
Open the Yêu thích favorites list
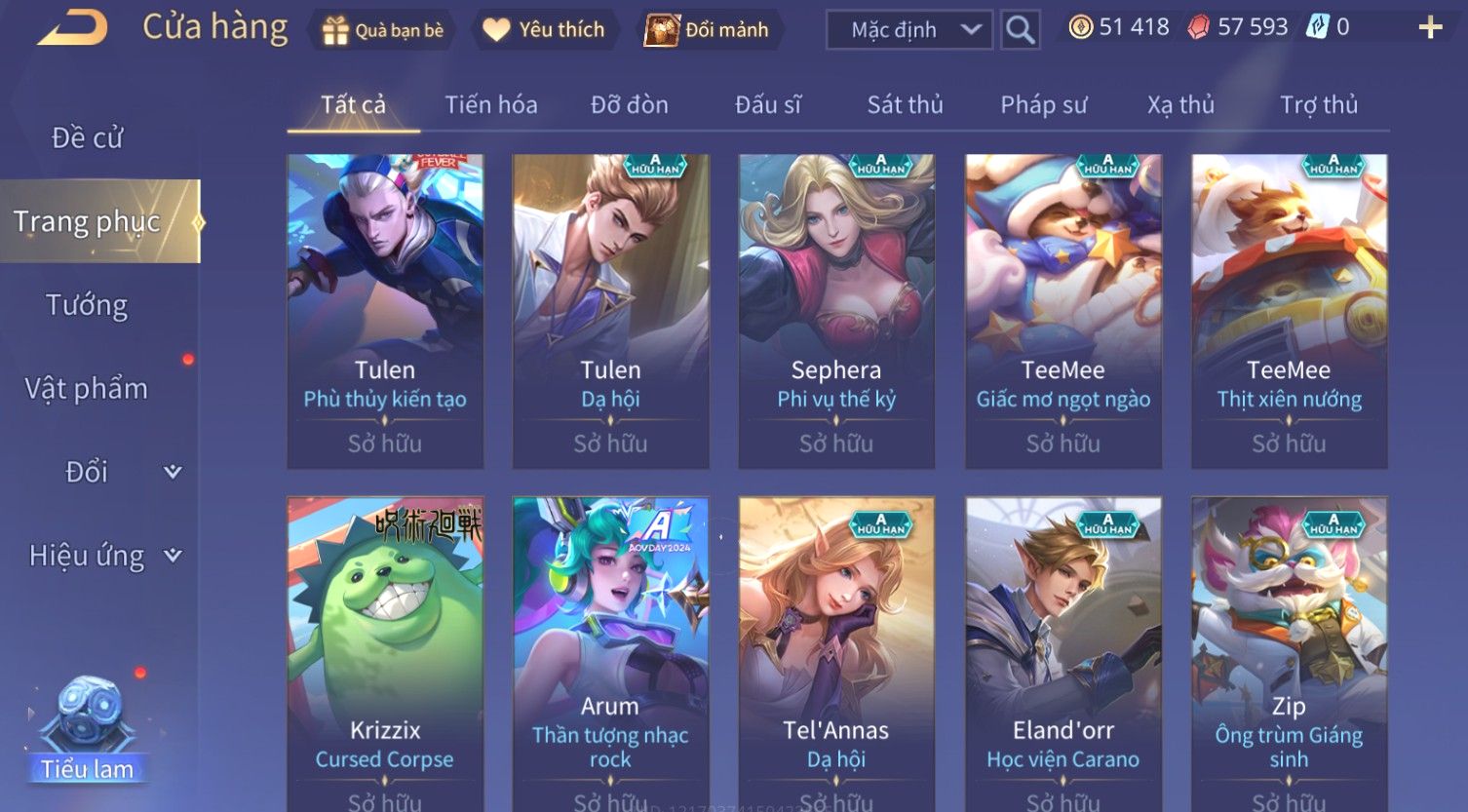pyautogui.click(x=544, y=30)
